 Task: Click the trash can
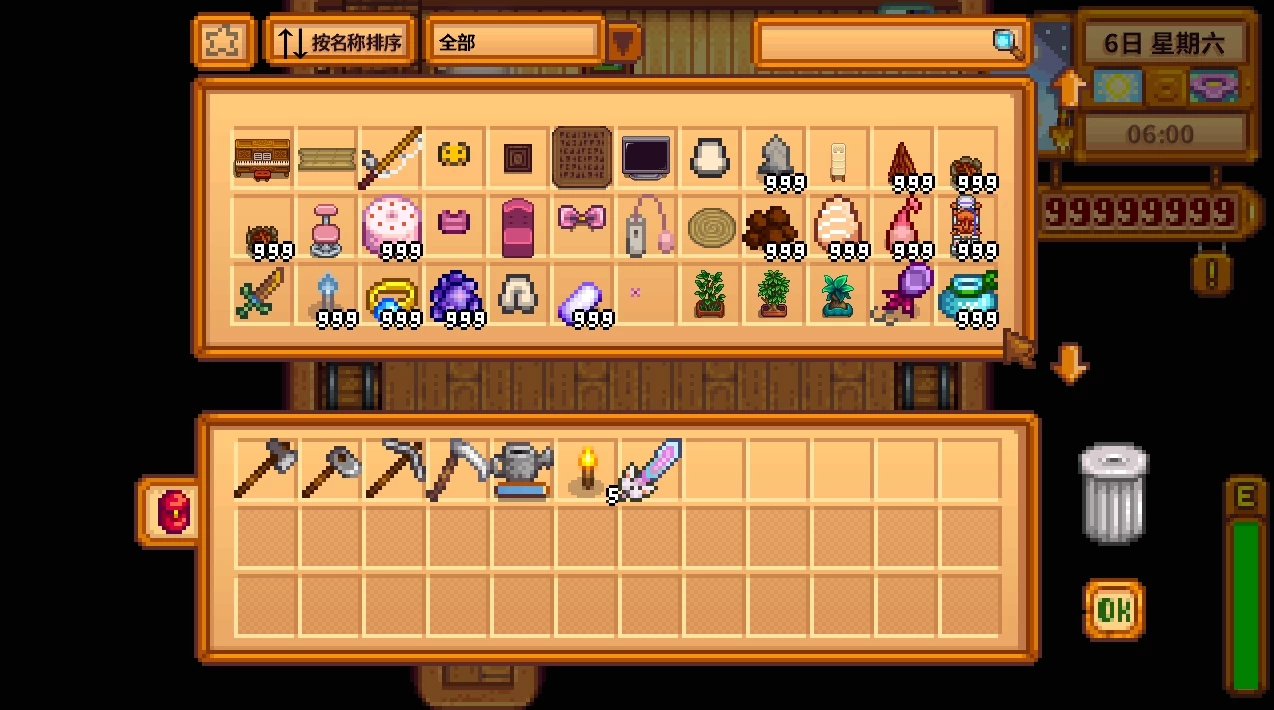point(1113,493)
